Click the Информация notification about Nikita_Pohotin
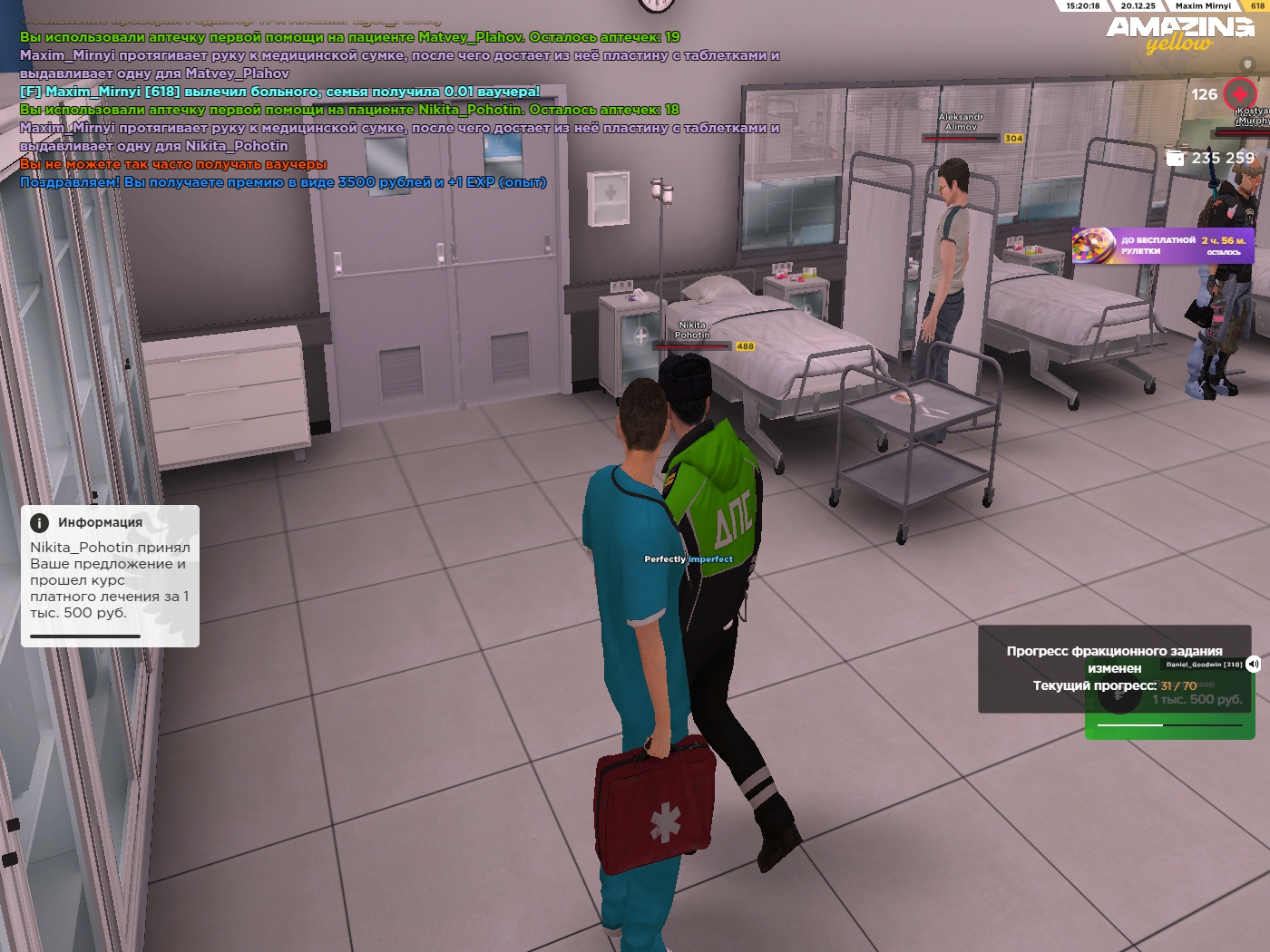This screenshot has width=1270, height=952. [x=110, y=576]
